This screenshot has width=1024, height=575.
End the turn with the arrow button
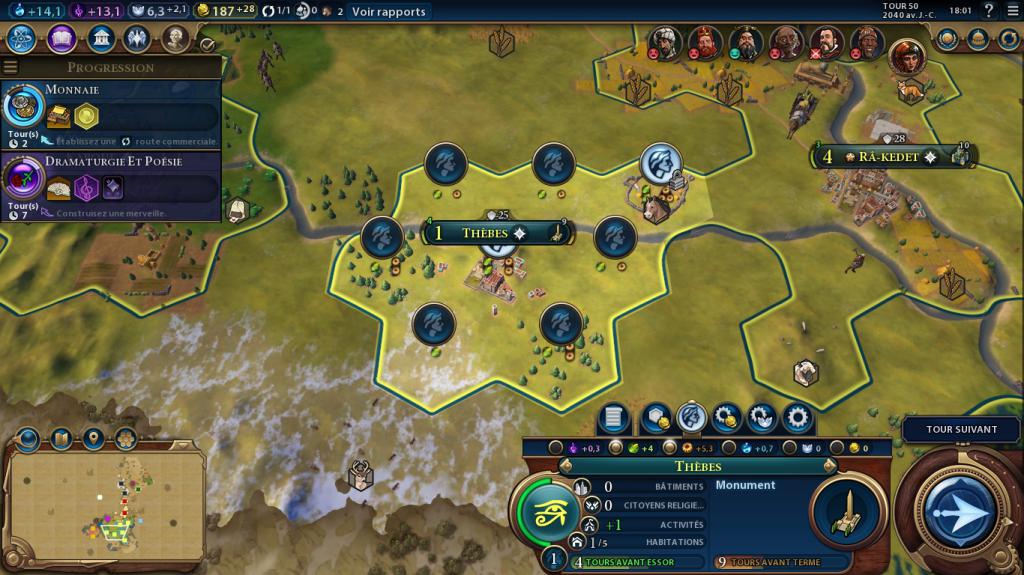point(960,510)
